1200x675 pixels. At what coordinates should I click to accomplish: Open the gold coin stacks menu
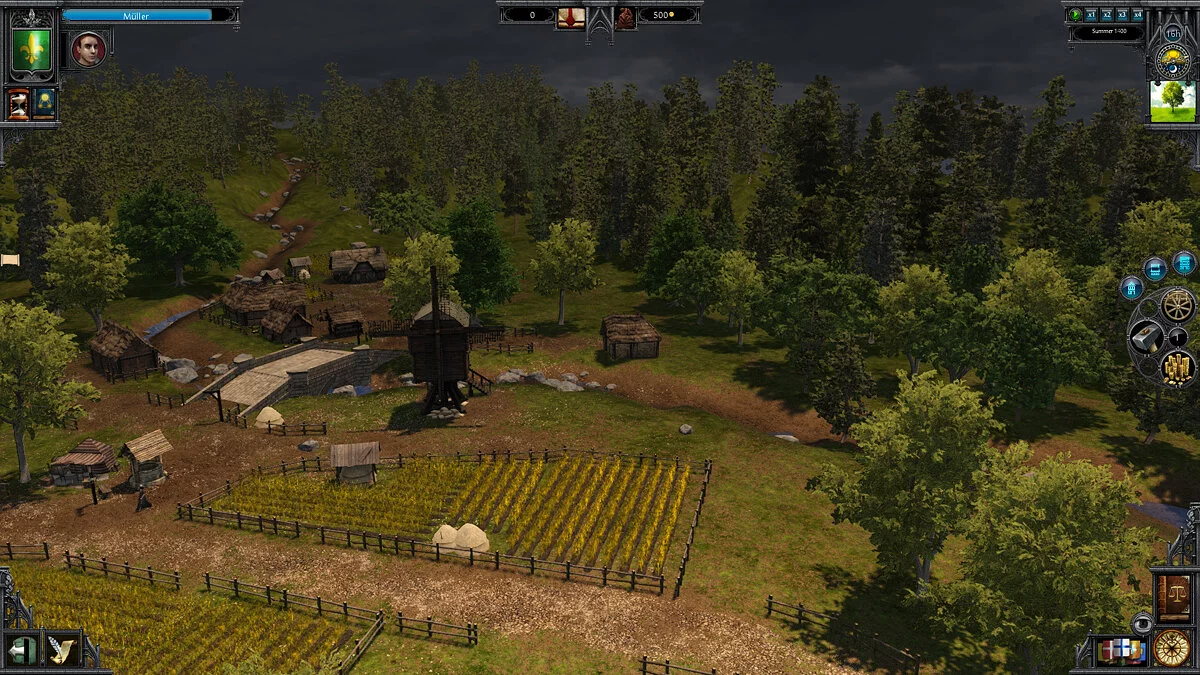pos(1178,367)
